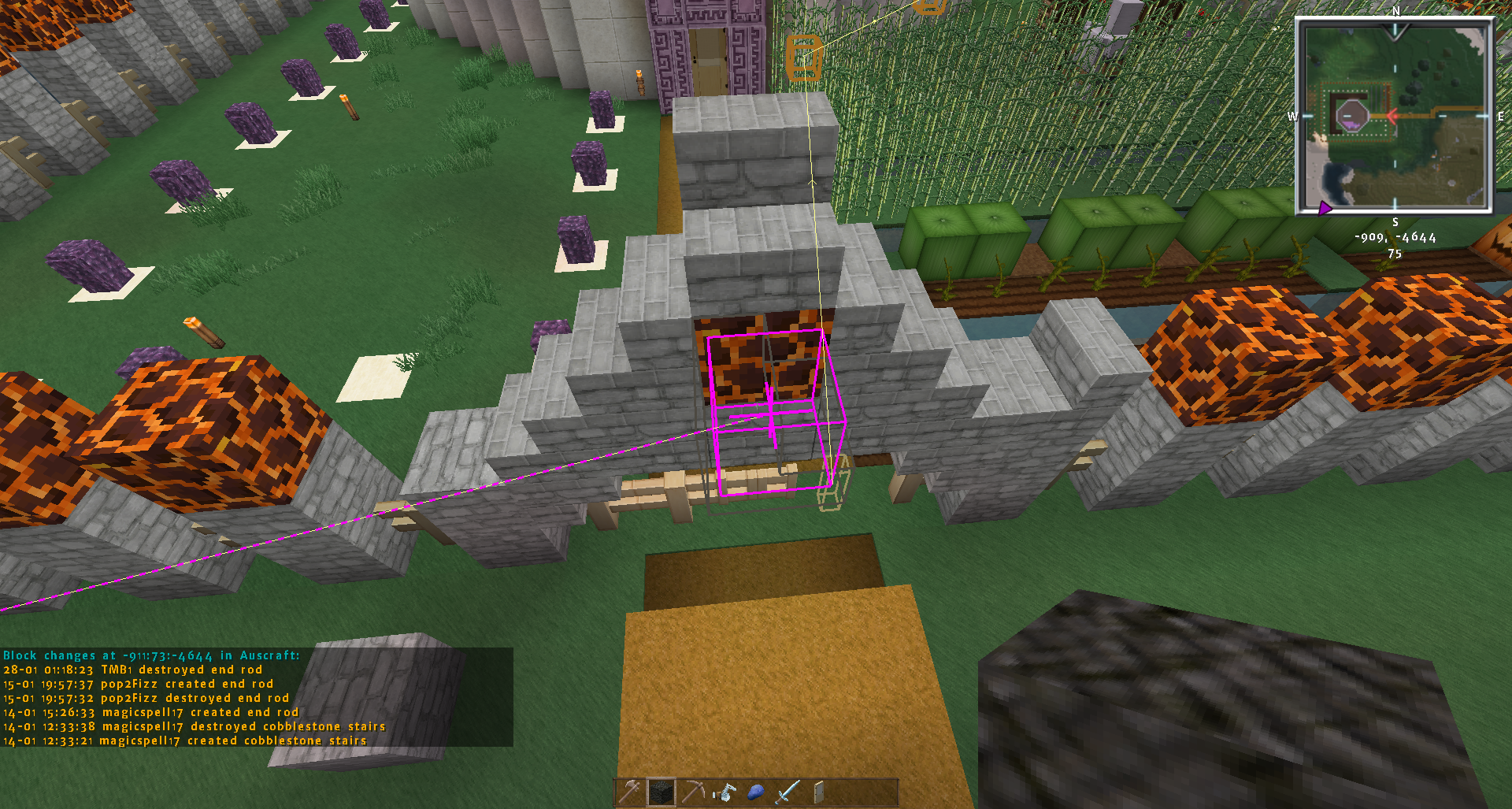This screenshot has width=1512, height=809.
Task: Click the purple waypoint marker on minimap
Action: pyautogui.click(x=1325, y=208)
